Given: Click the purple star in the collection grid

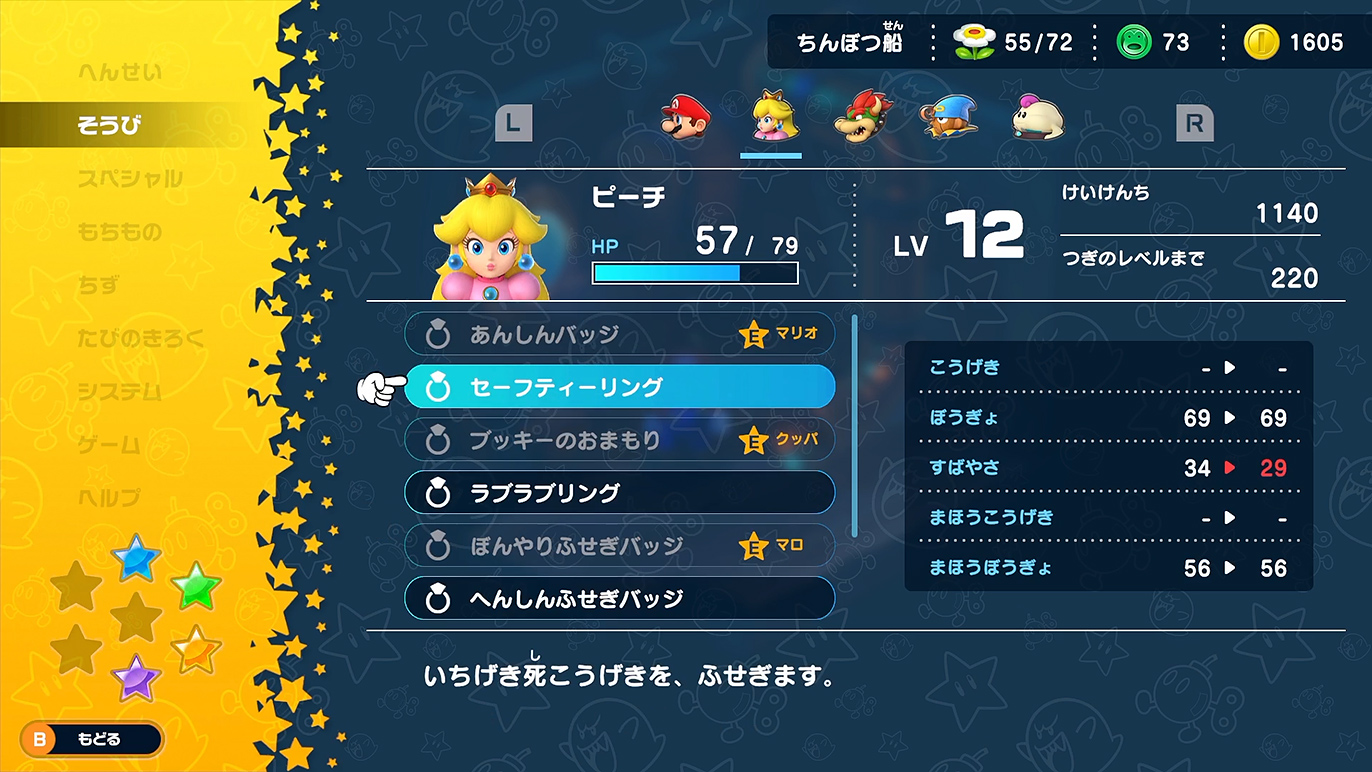Looking at the screenshot, I should (x=138, y=677).
